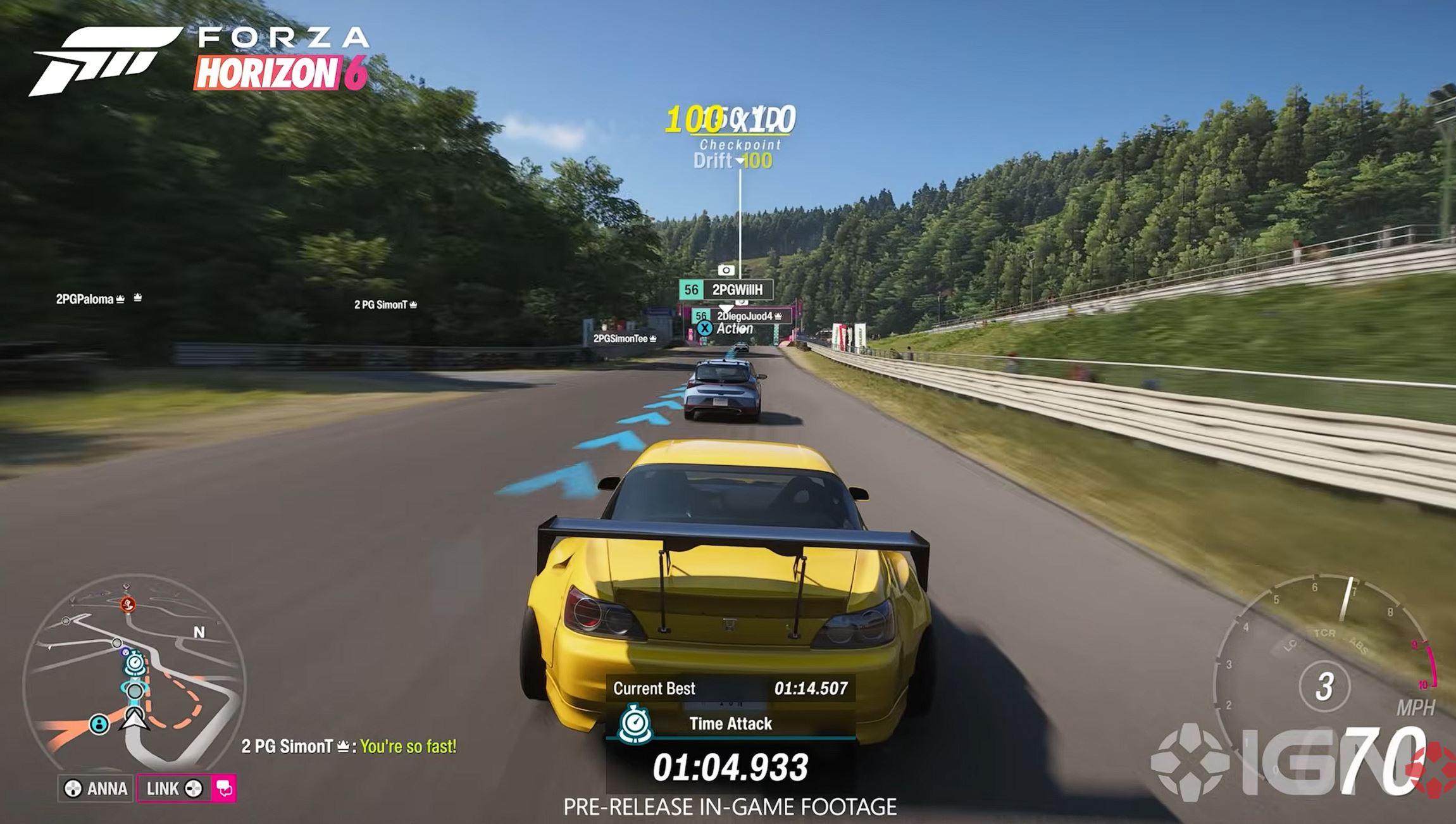Click the pink chat bubbles icon

[x=225, y=789]
